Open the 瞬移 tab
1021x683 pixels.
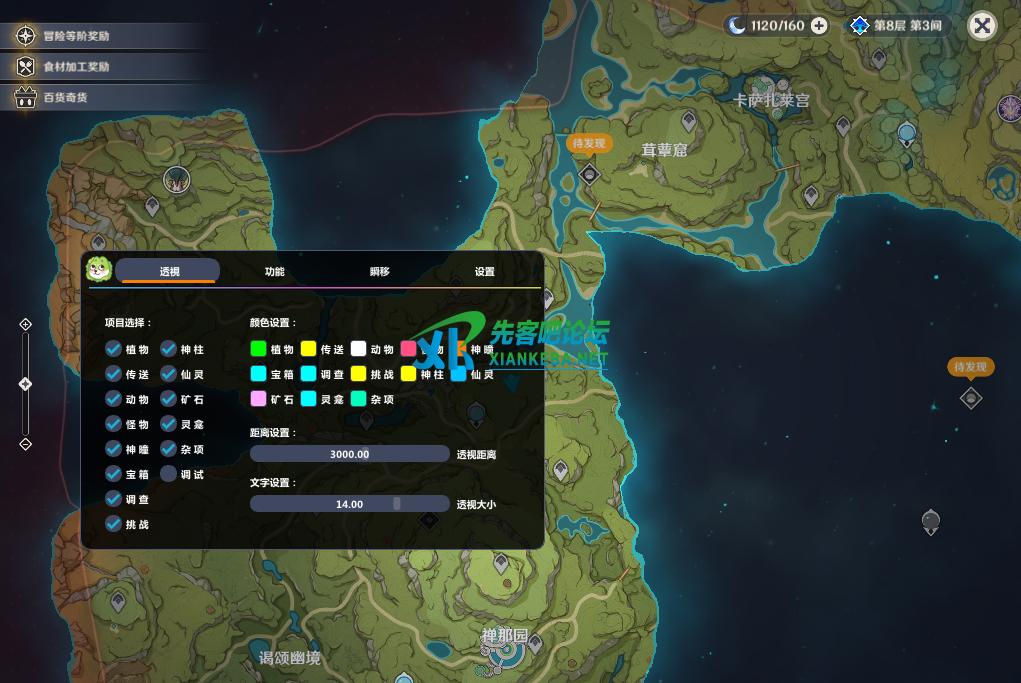[x=379, y=272]
